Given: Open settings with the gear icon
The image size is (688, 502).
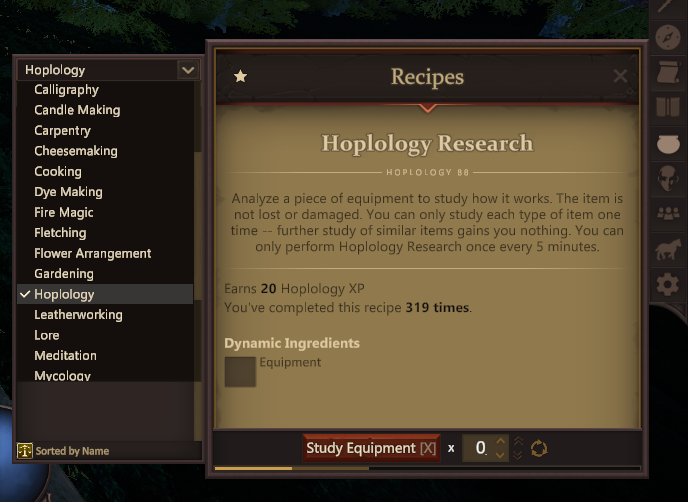Looking at the screenshot, I should (x=668, y=285).
